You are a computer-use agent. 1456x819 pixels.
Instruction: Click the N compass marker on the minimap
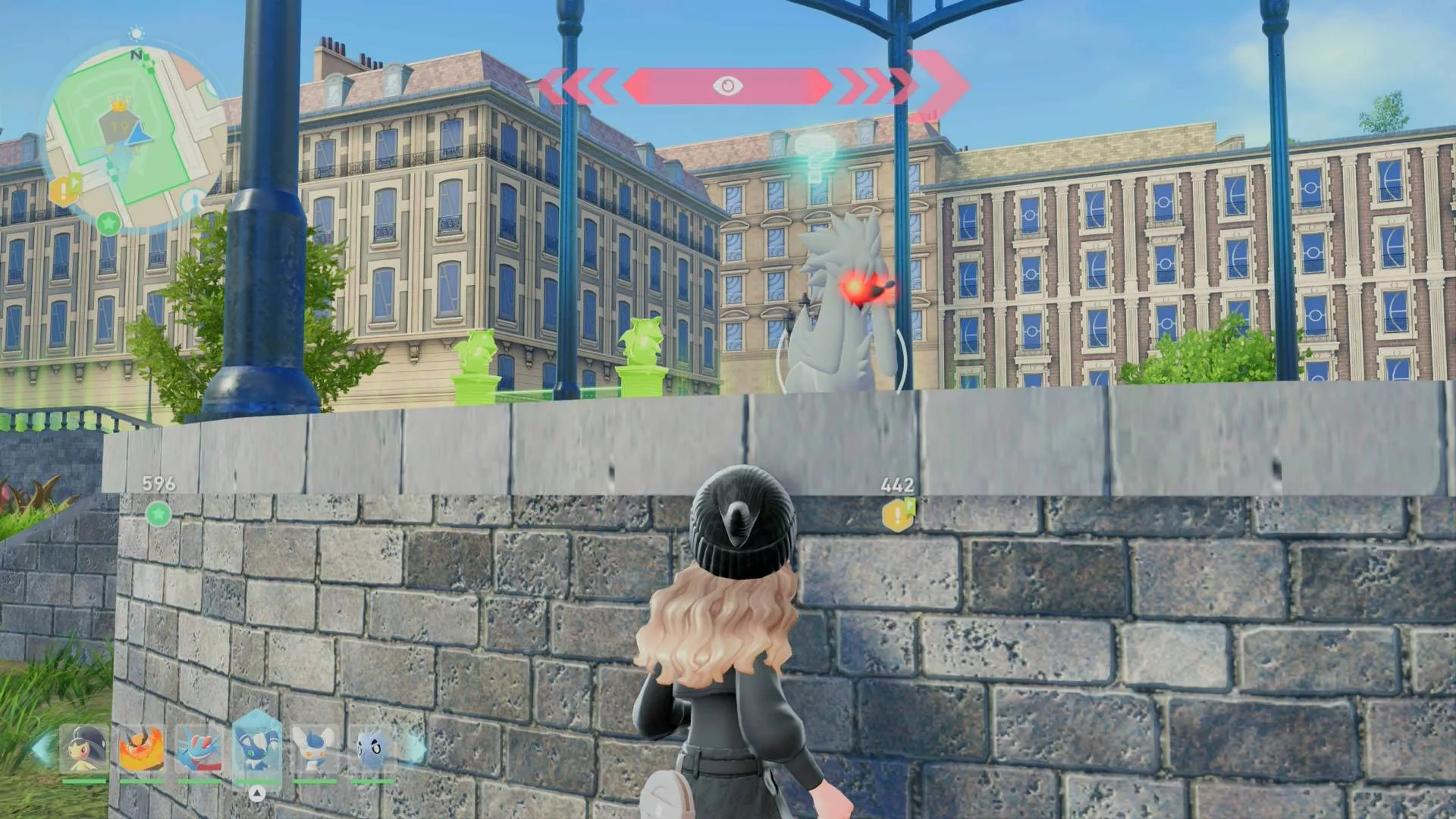click(x=136, y=55)
